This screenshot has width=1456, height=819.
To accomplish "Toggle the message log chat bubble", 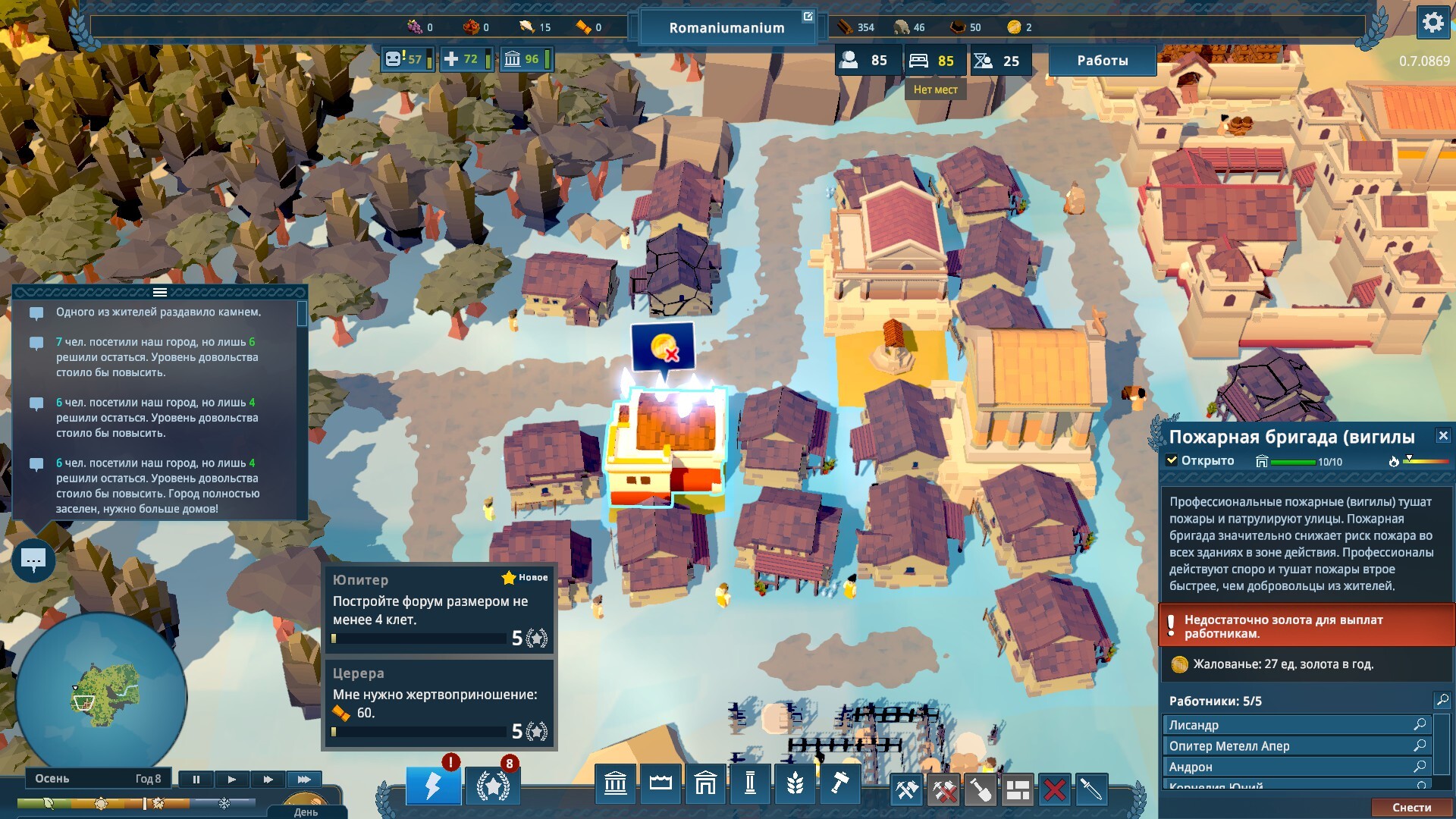I will point(33,561).
